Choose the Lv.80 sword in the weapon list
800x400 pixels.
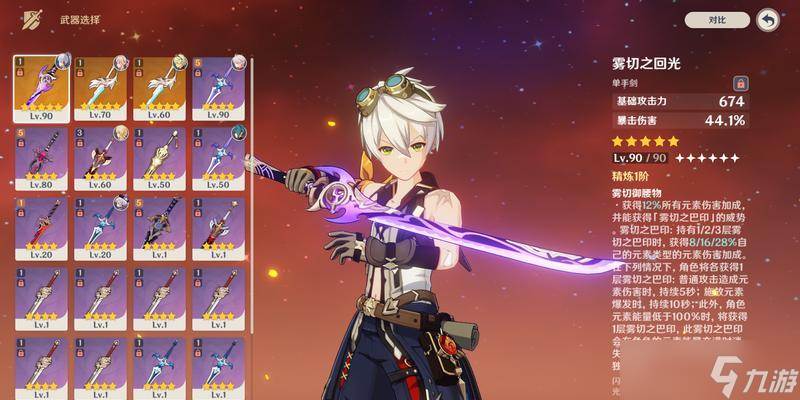pyautogui.click(x=42, y=158)
